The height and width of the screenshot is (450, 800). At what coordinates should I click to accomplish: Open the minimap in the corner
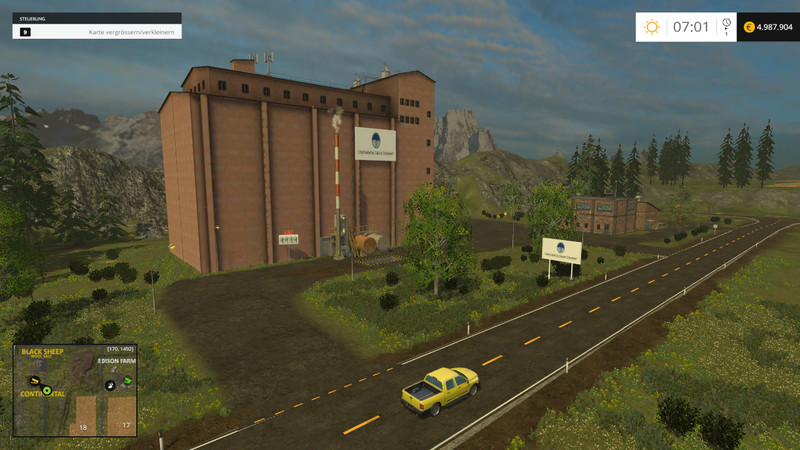[75, 390]
